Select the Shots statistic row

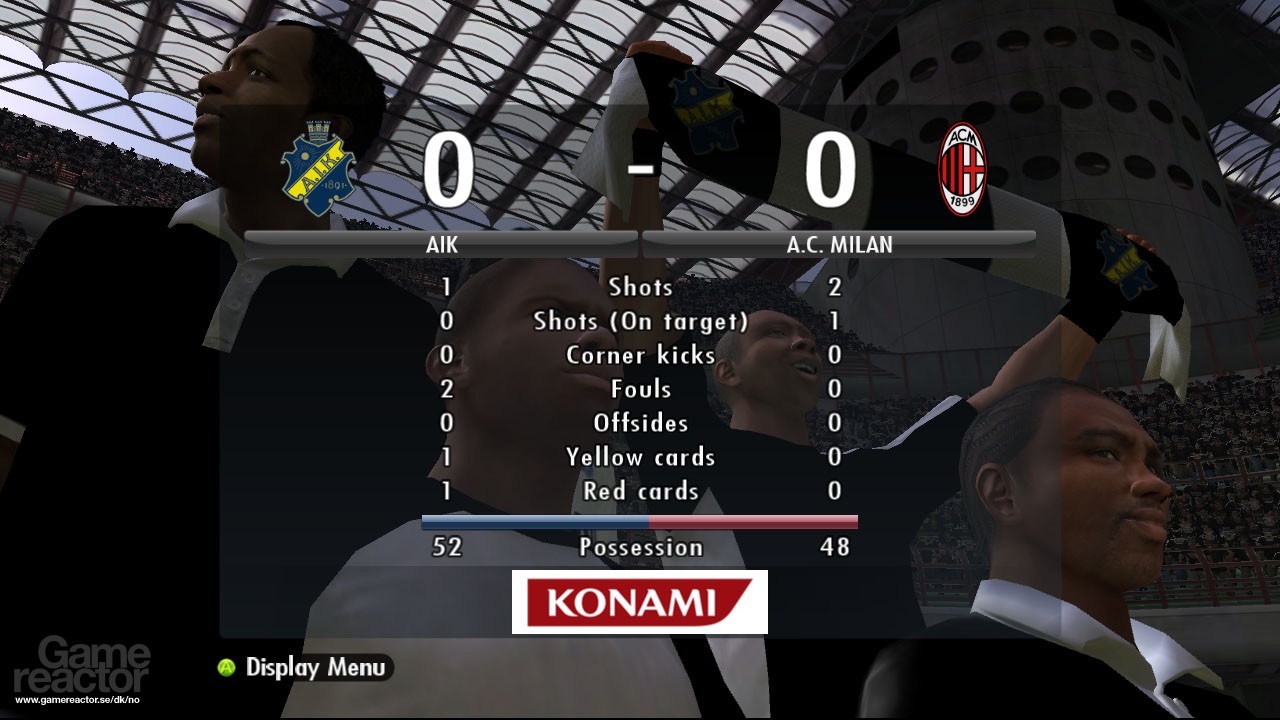coord(640,287)
